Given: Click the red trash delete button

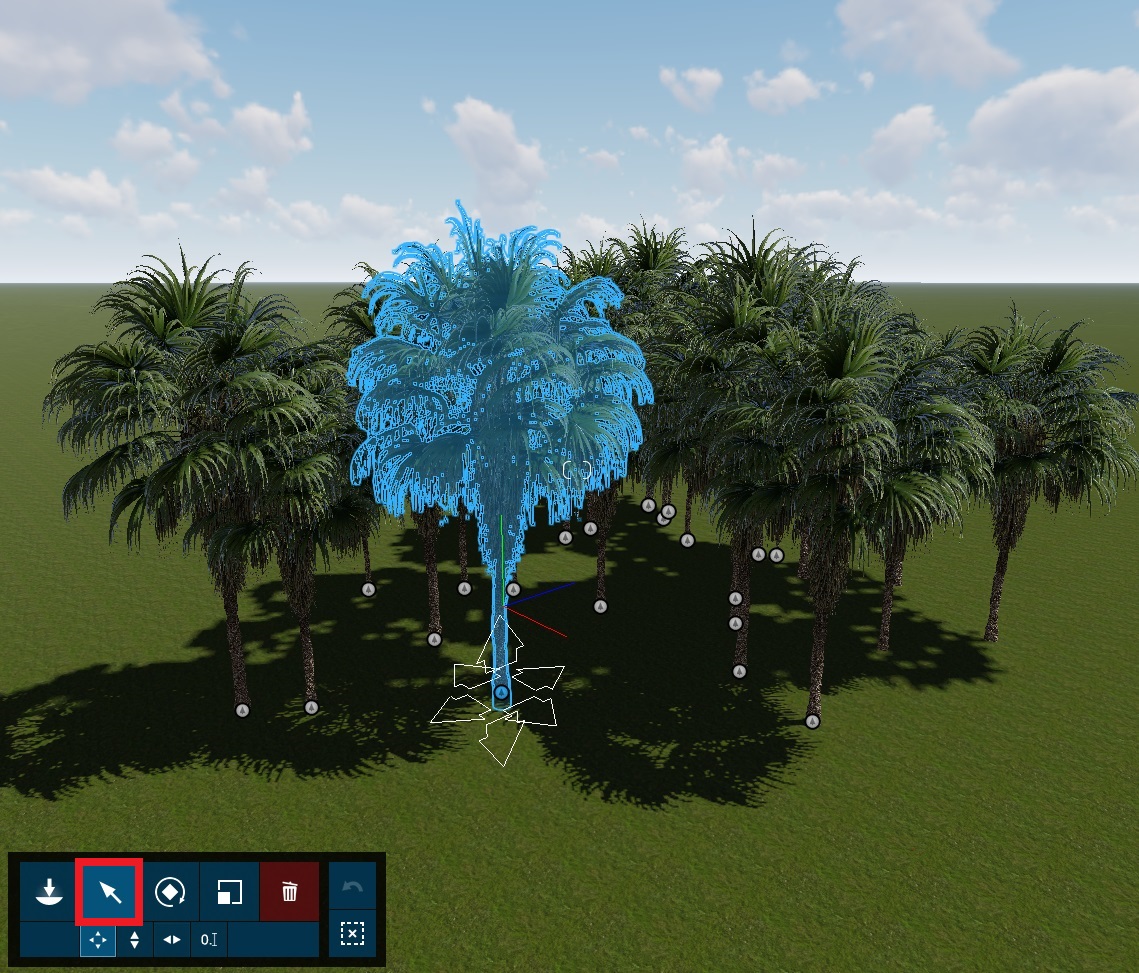Looking at the screenshot, I should pyautogui.click(x=290, y=891).
